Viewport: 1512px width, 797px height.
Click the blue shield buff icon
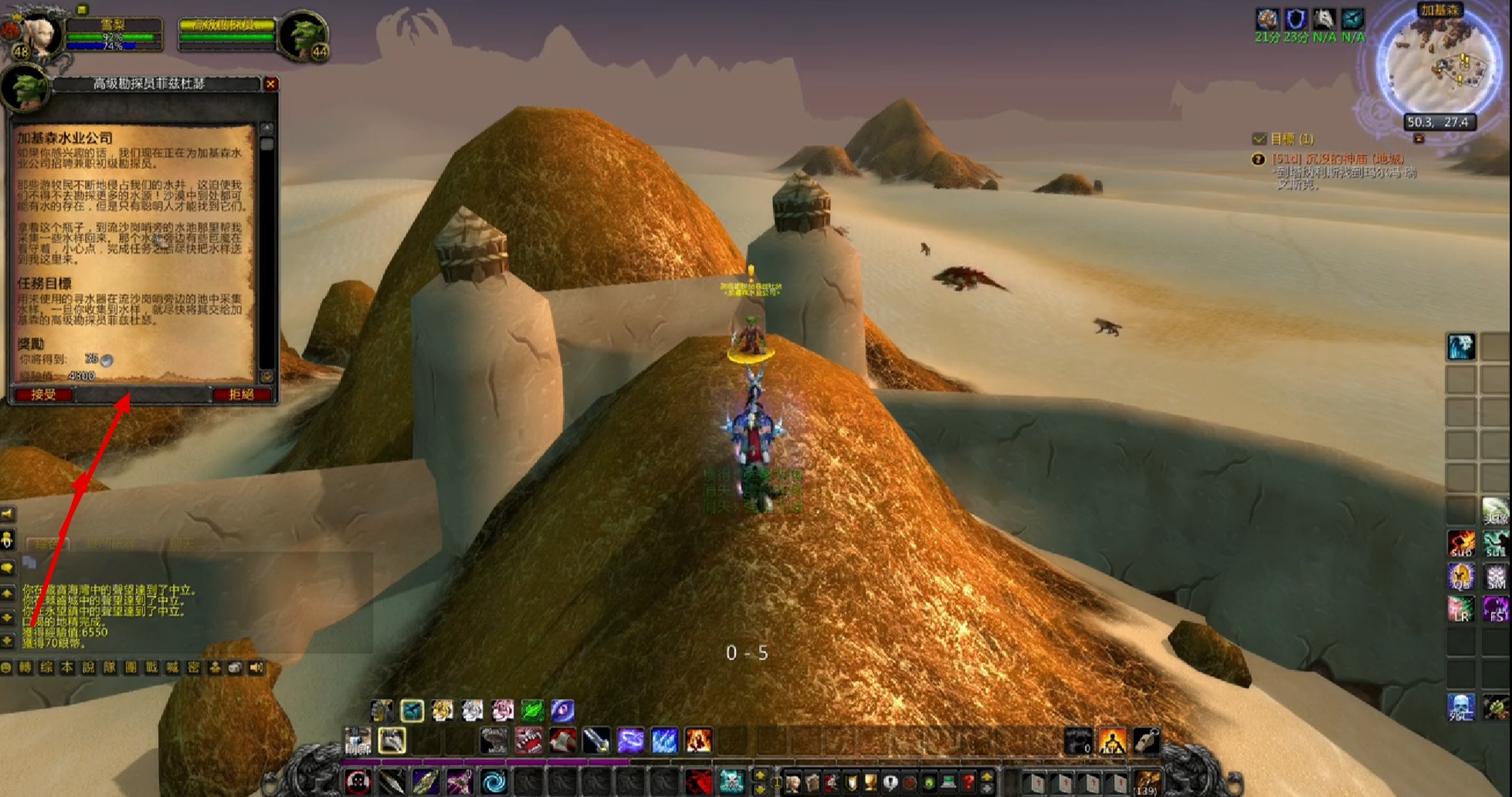click(1296, 19)
